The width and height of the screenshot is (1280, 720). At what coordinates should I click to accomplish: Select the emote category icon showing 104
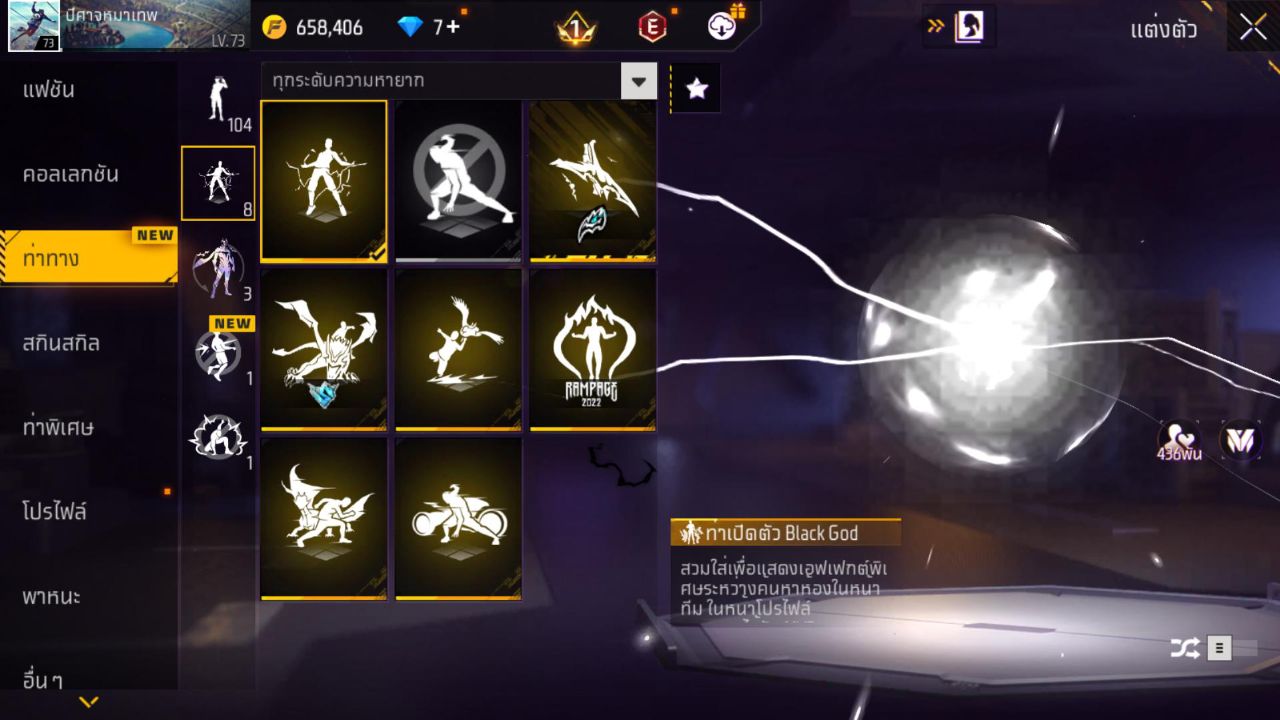click(218, 100)
